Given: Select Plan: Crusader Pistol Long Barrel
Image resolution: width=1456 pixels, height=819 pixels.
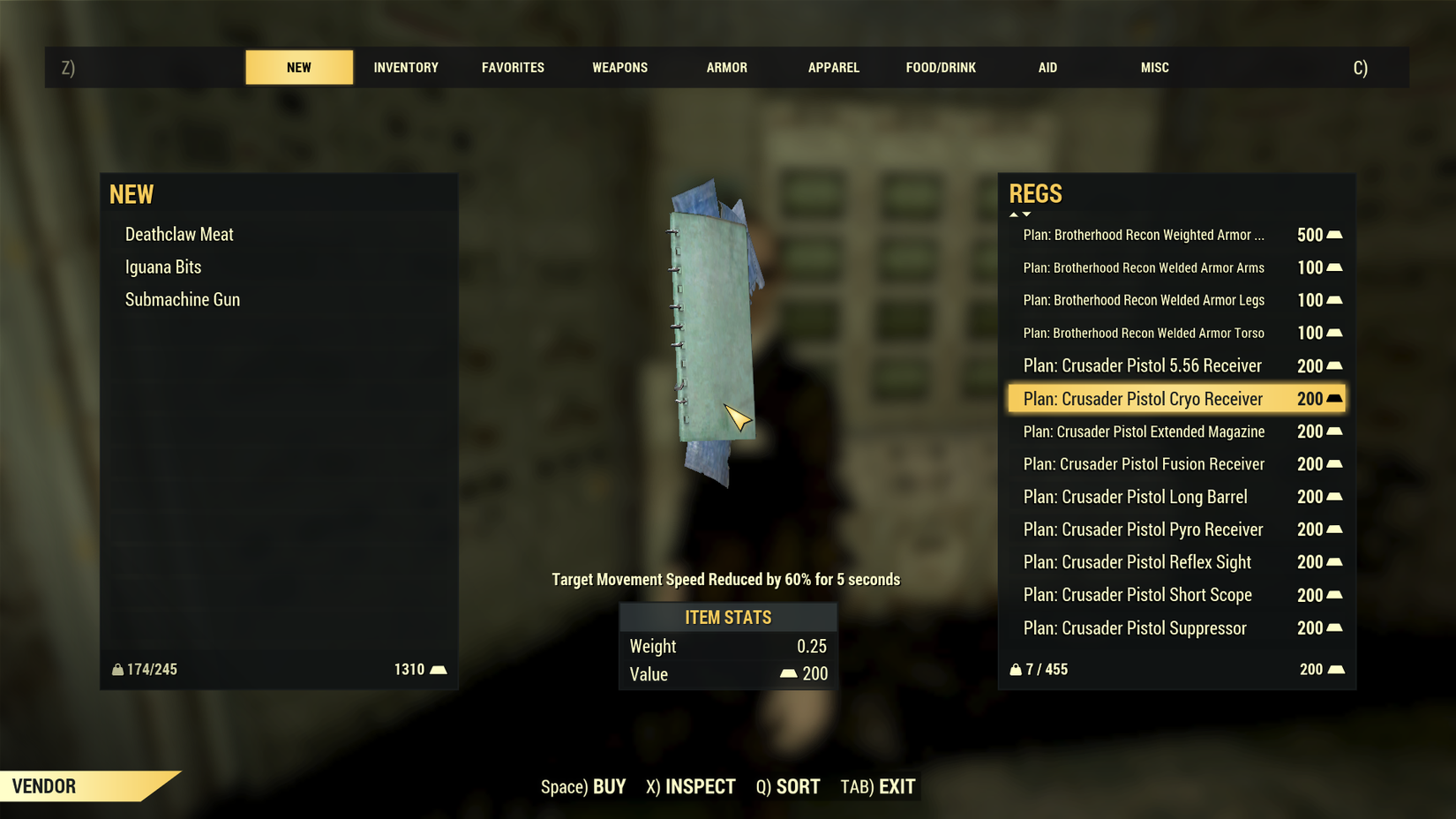Looking at the screenshot, I should tap(1135, 497).
